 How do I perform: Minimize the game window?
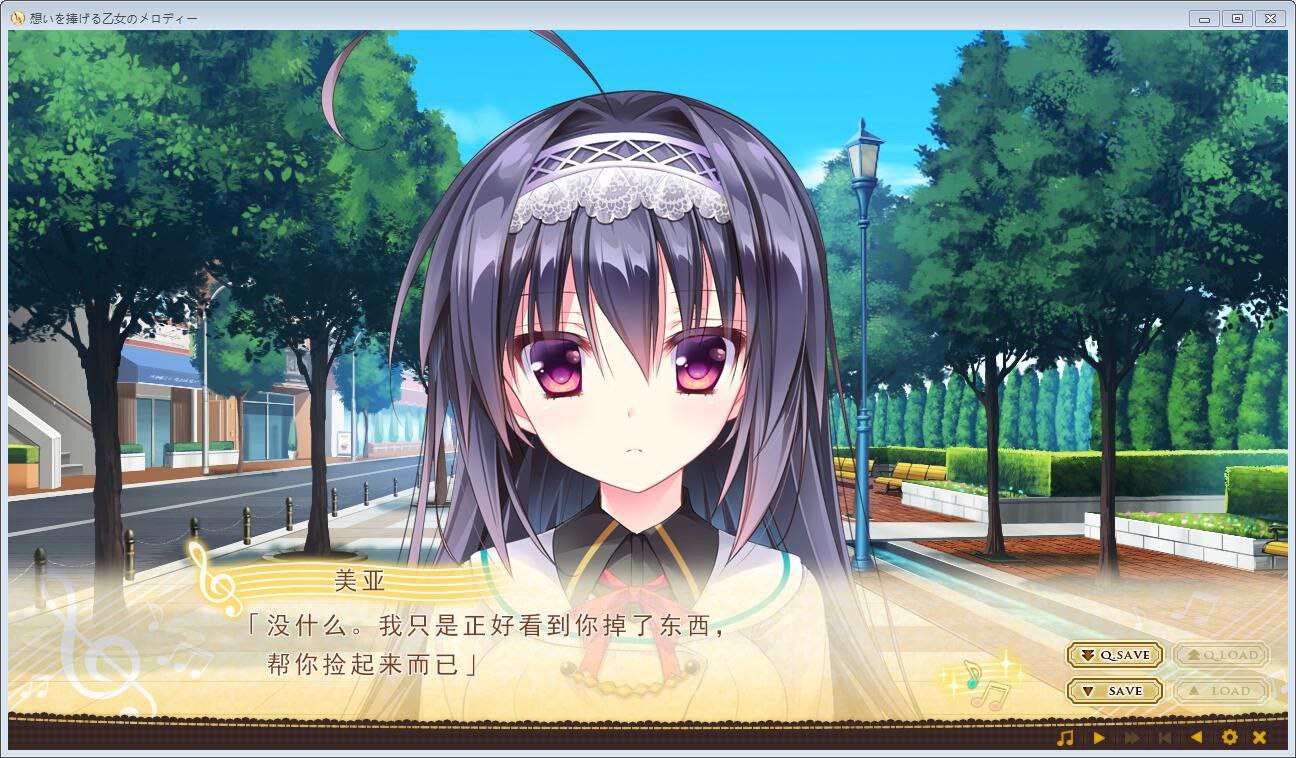click(1204, 16)
